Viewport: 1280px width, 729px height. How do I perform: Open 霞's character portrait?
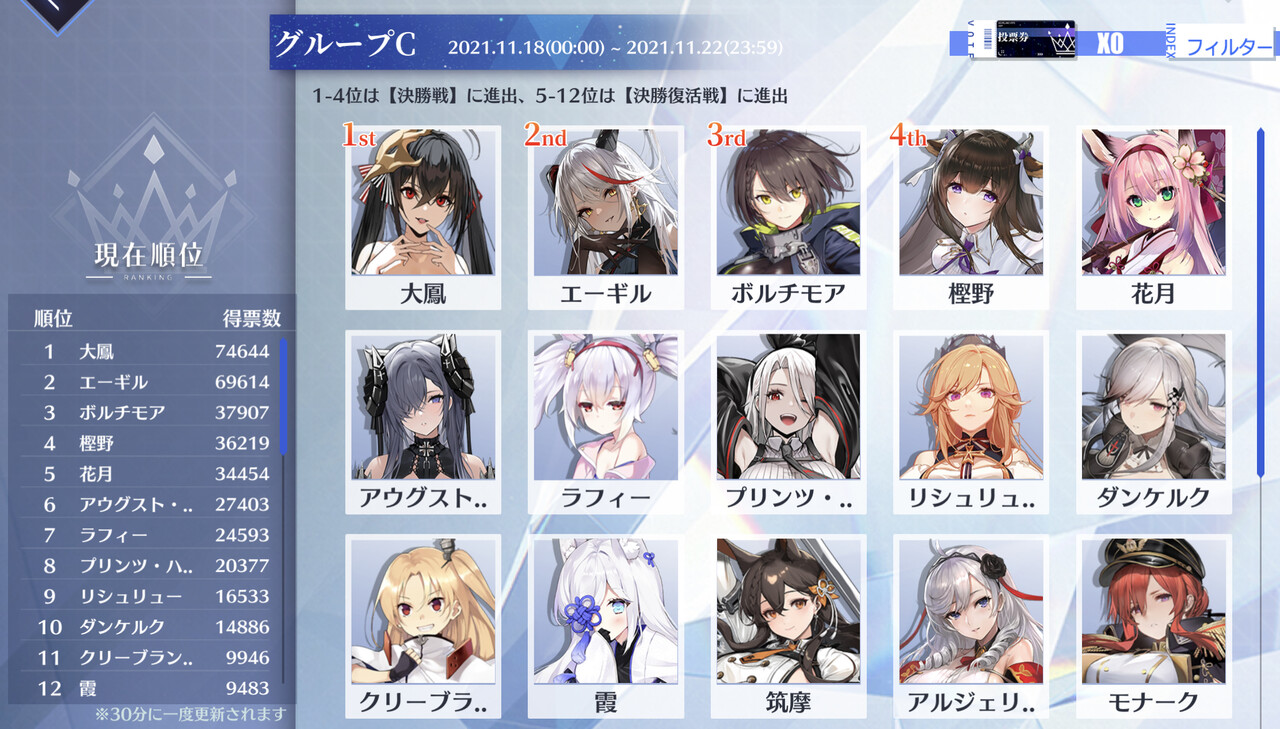coord(605,614)
